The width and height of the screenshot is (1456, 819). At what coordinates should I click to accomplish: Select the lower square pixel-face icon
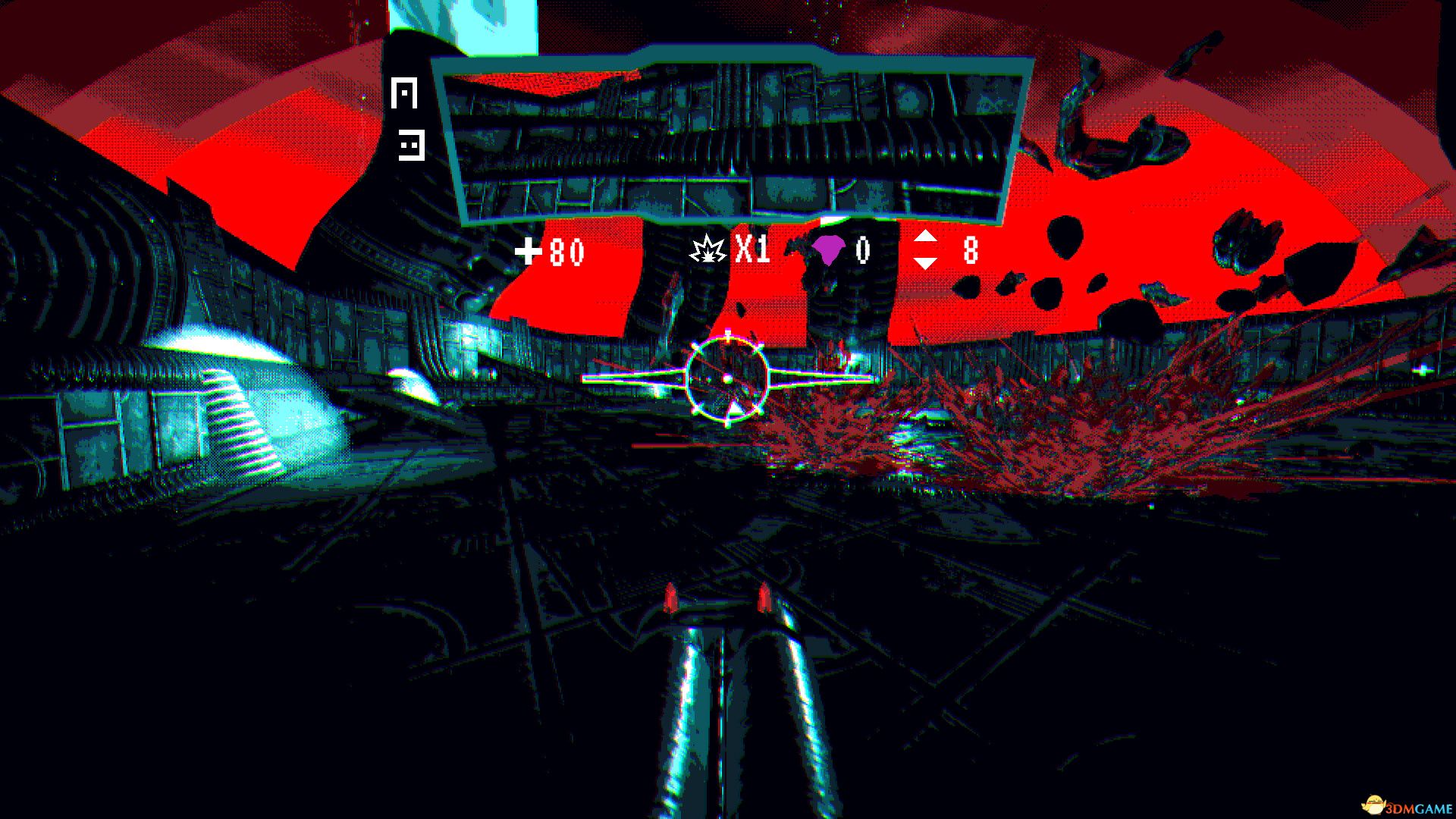412,144
